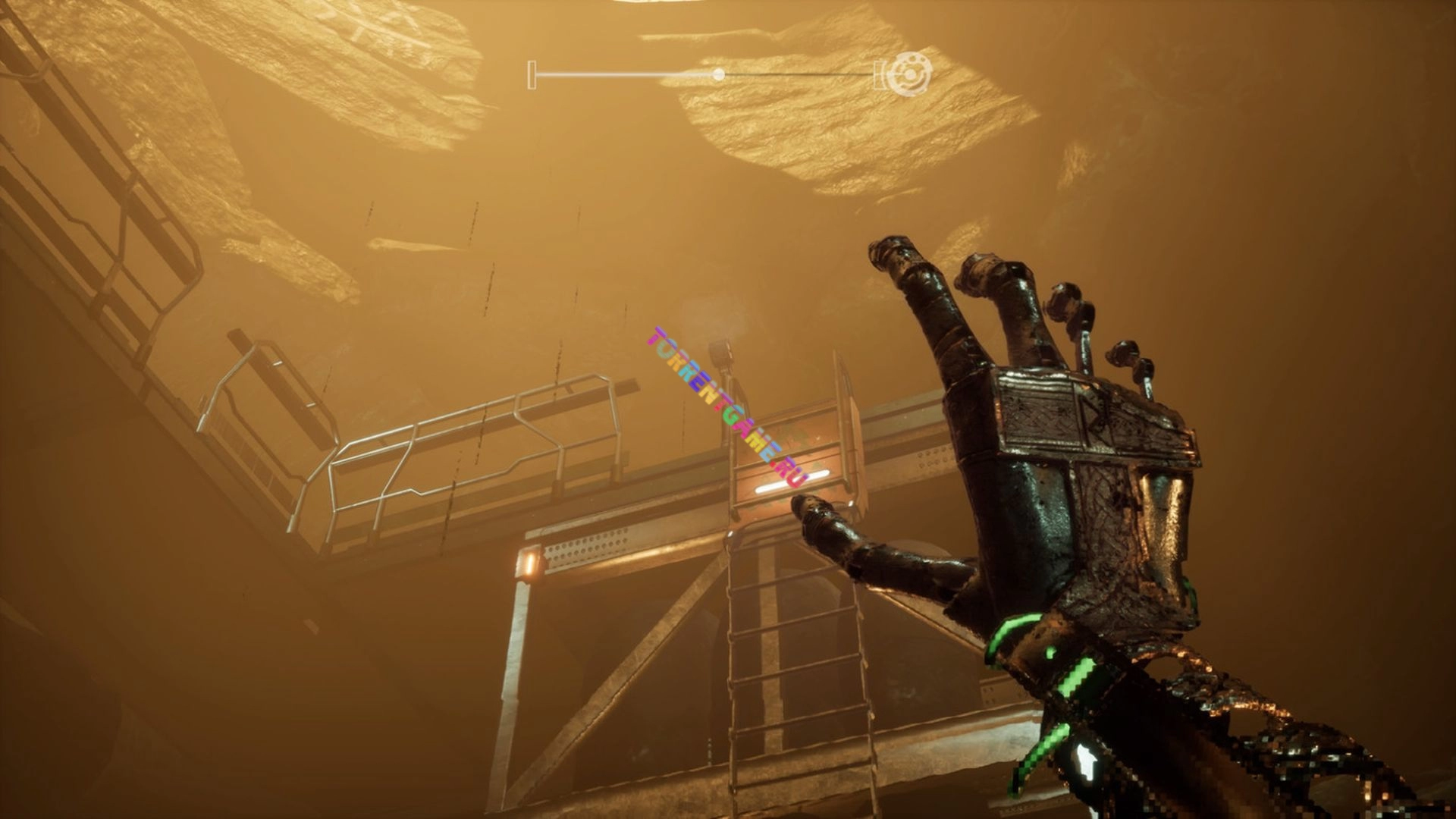
Task: Click the round marker dot on the top bar
Action: (x=718, y=74)
